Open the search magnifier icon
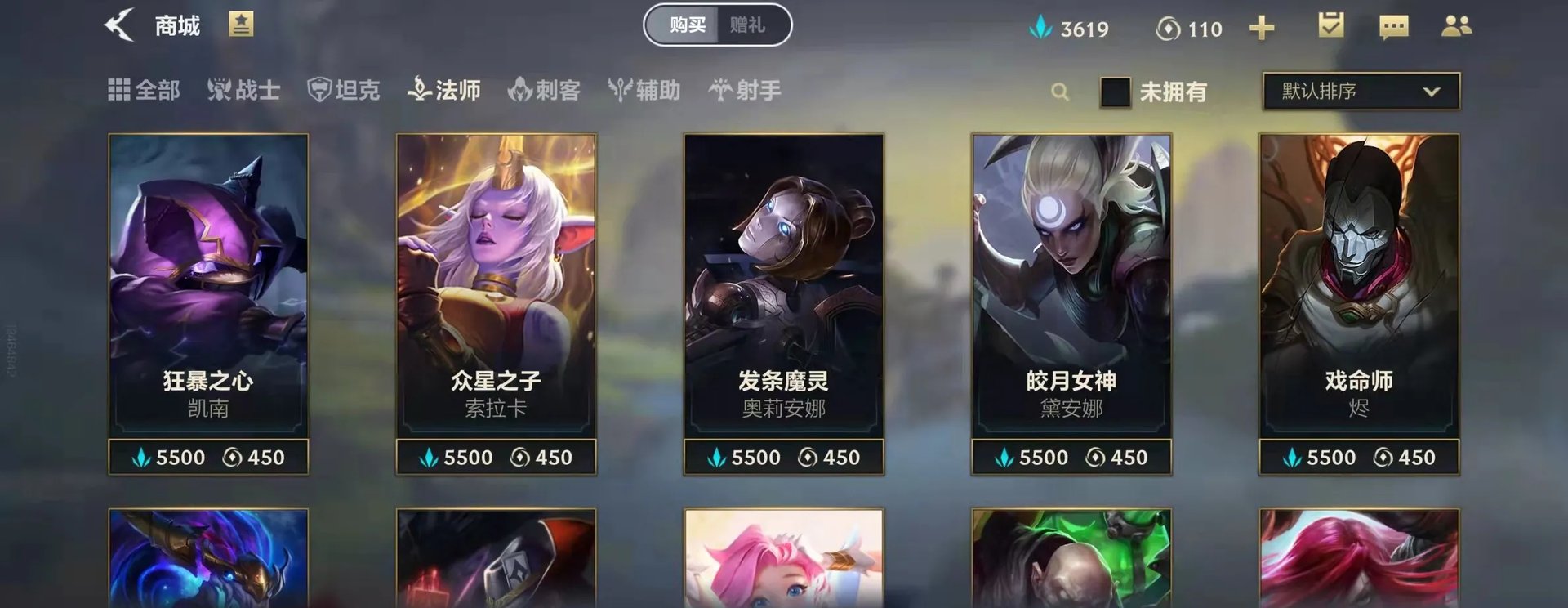This screenshot has height=608, width=1568. [x=1059, y=92]
